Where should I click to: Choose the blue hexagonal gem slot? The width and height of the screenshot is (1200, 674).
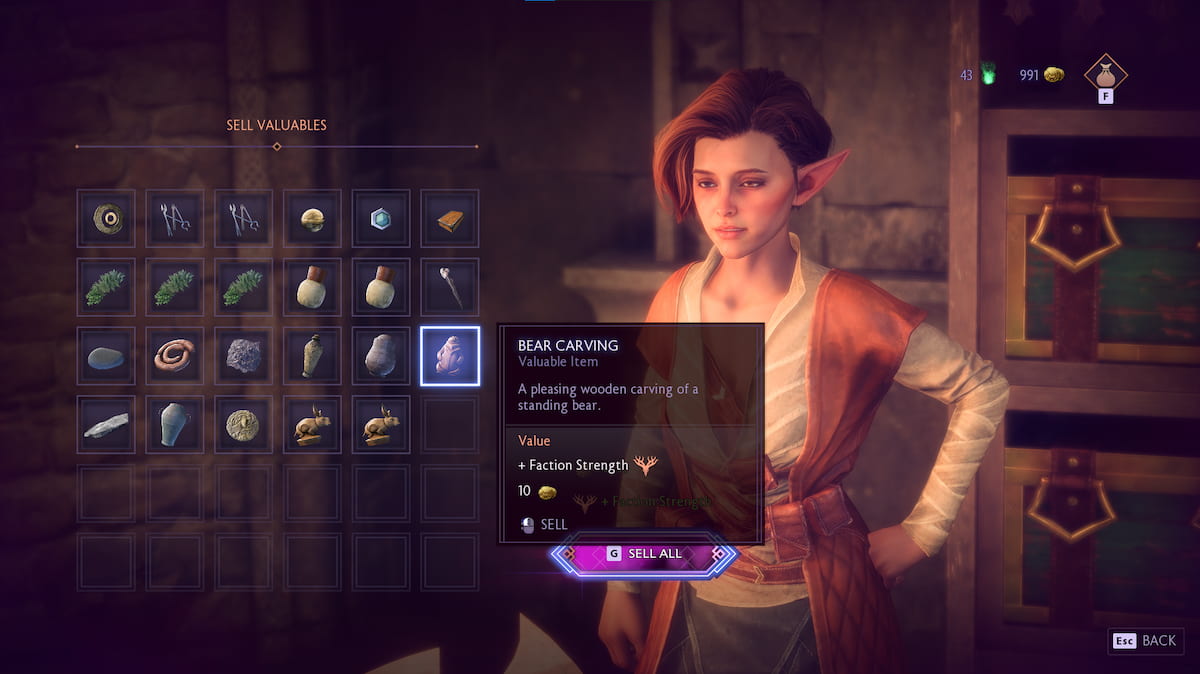(381, 218)
